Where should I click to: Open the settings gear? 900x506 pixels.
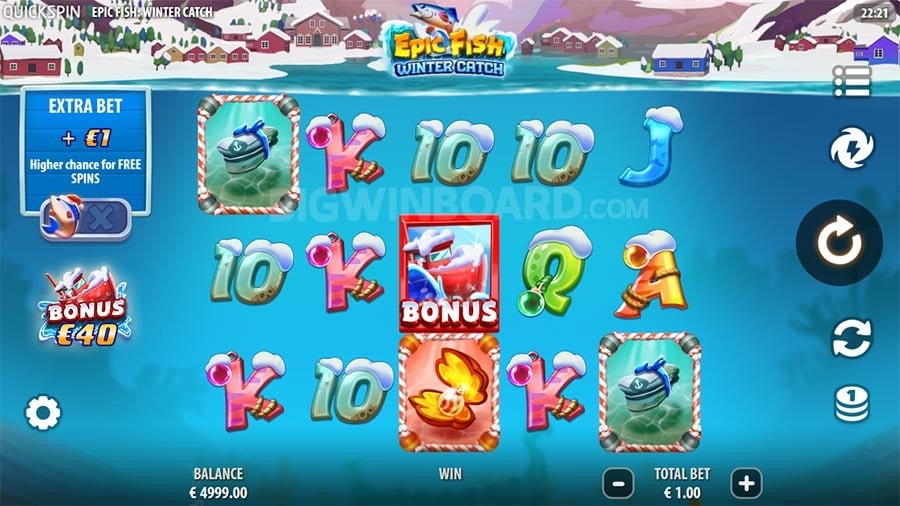43,412
